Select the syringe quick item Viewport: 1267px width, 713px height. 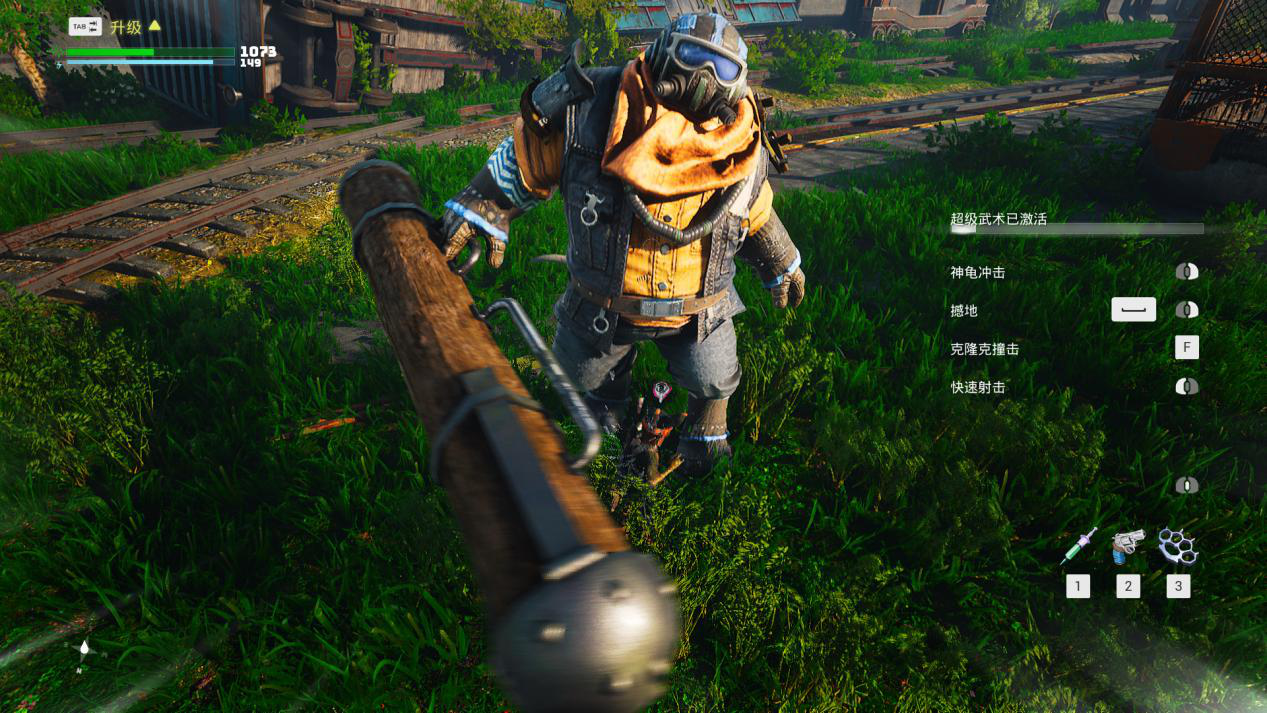click(1078, 545)
